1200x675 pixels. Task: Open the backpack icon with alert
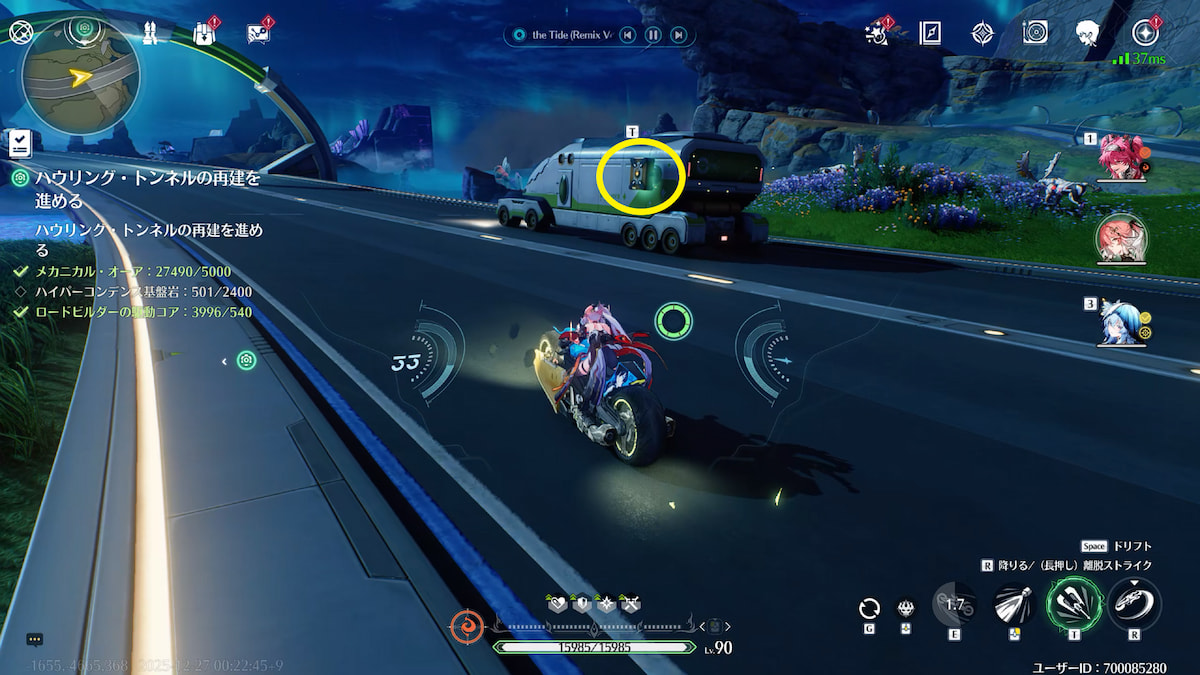click(x=206, y=32)
